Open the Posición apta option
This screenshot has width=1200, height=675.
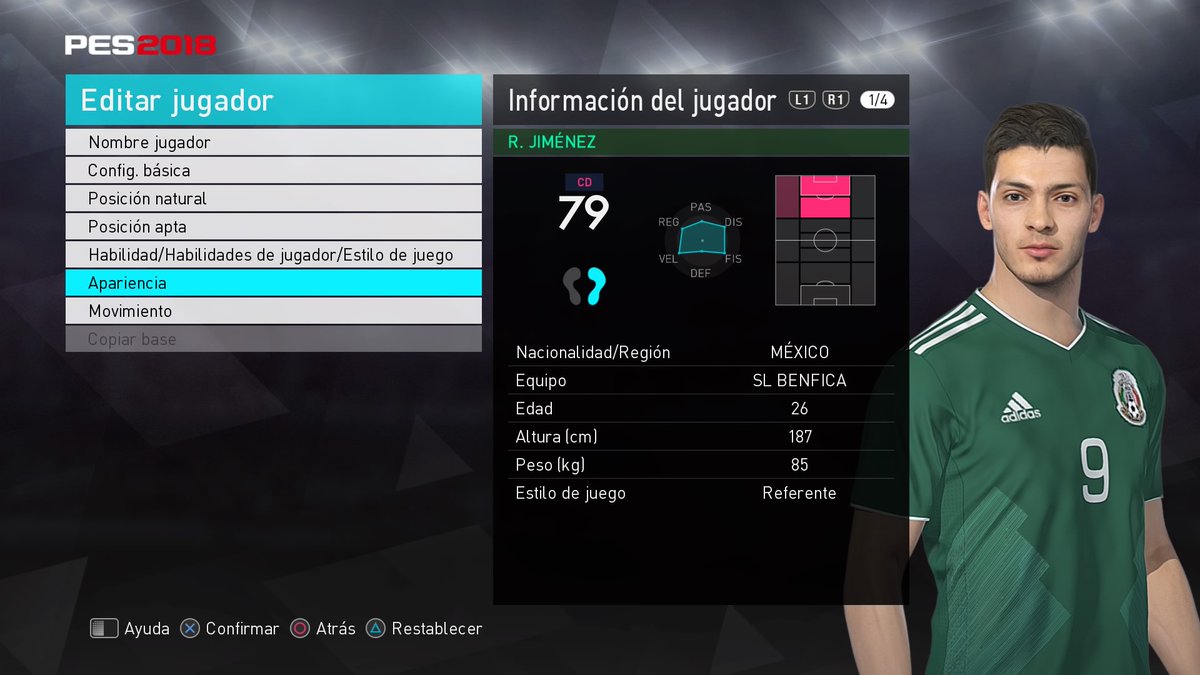tap(273, 227)
